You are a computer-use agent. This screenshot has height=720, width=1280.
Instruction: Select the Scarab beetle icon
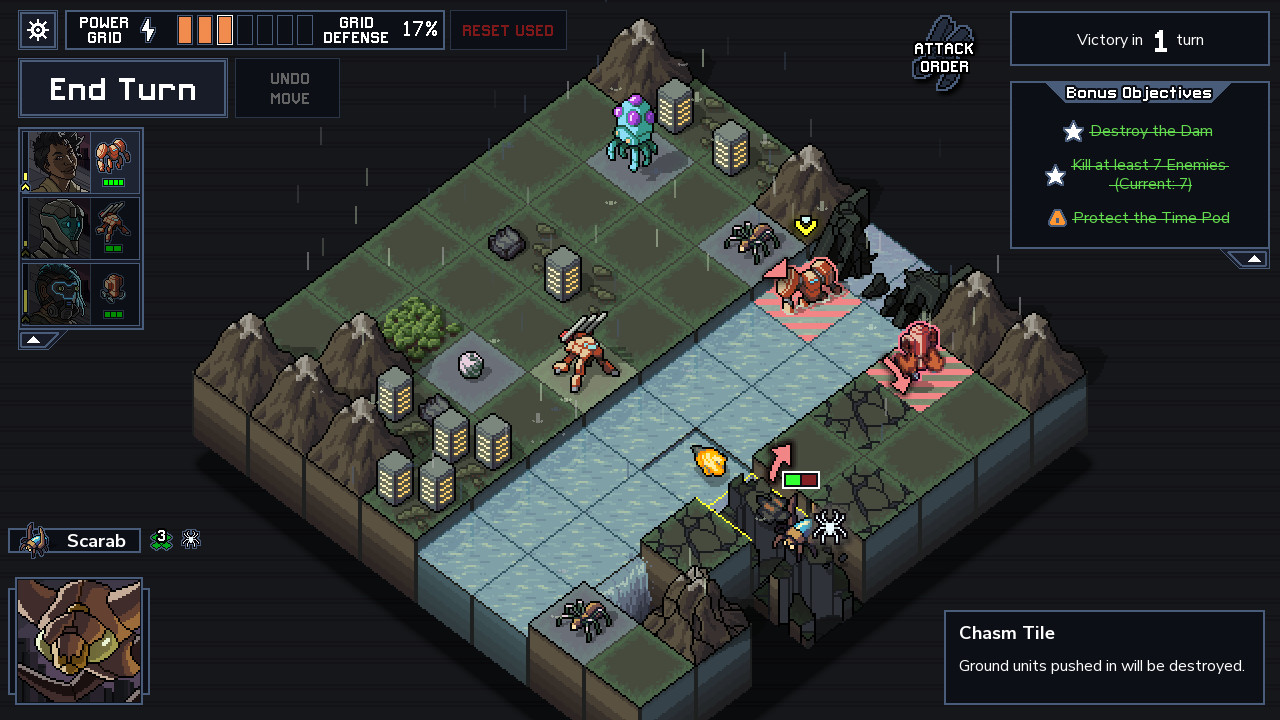click(x=36, y=540)
